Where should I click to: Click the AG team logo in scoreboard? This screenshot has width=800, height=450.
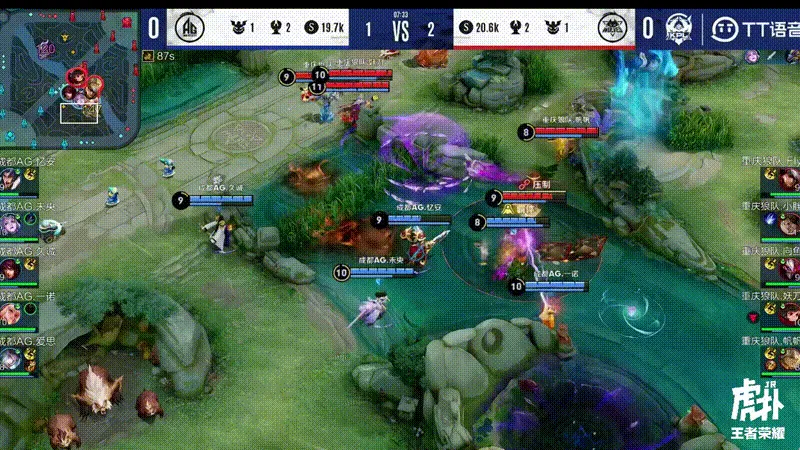(190, 28)
